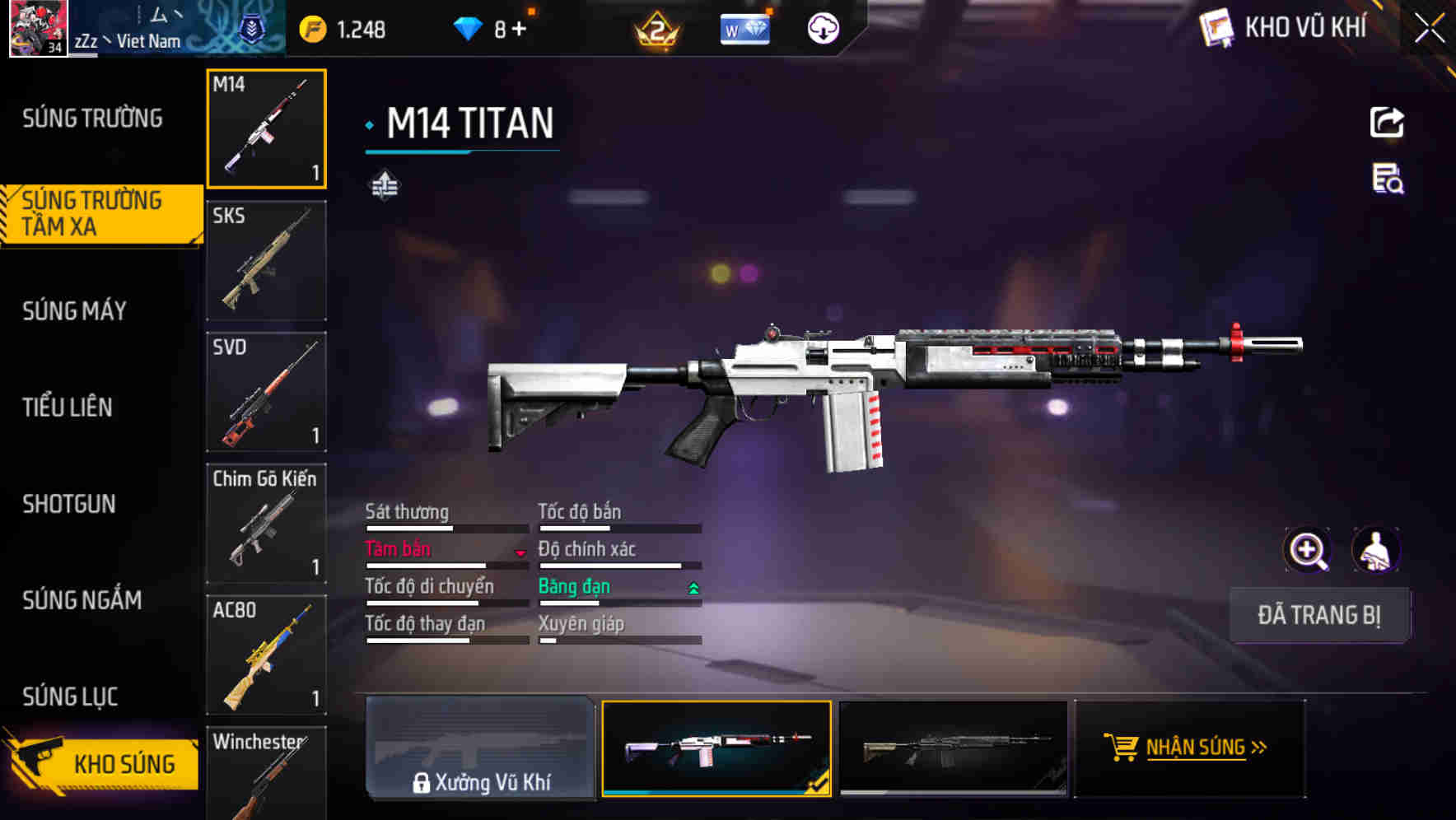Show the Shotgun category
1456x820 pixels.
point(69,504)
